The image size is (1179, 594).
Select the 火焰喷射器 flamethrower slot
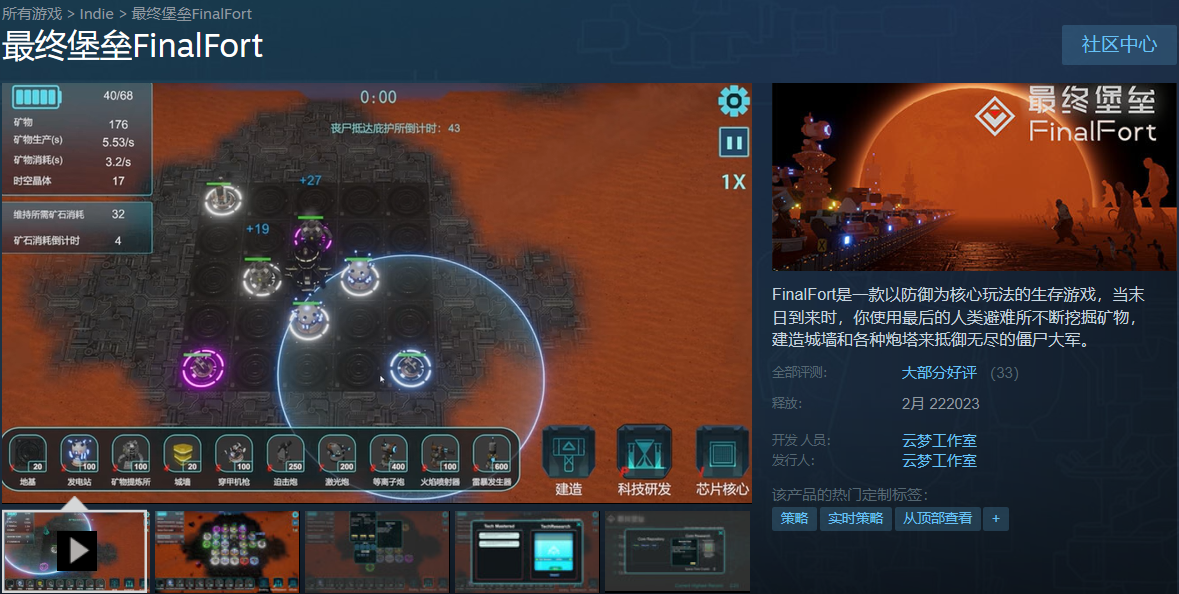(x=440, y=455)
